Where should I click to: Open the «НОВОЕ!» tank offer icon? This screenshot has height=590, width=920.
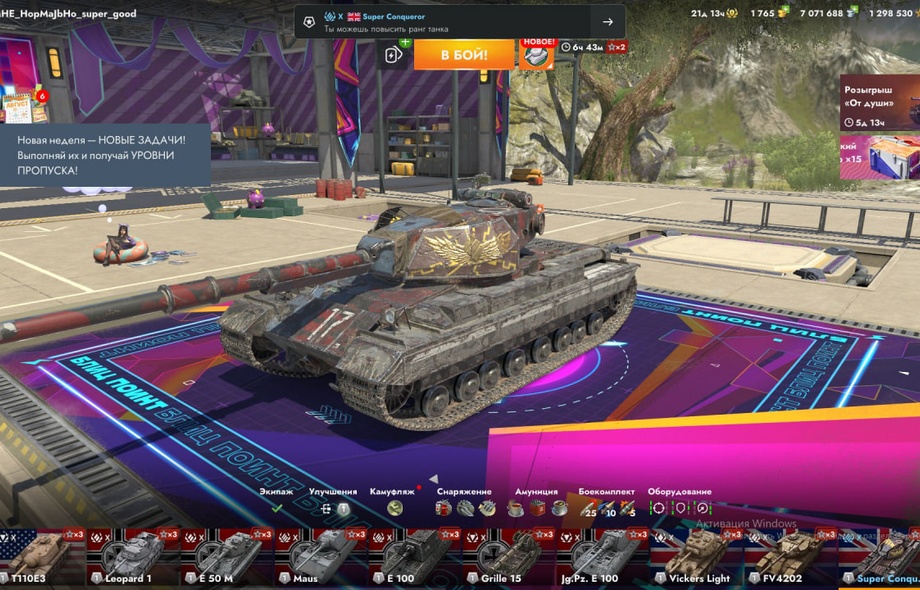(537, 53)
